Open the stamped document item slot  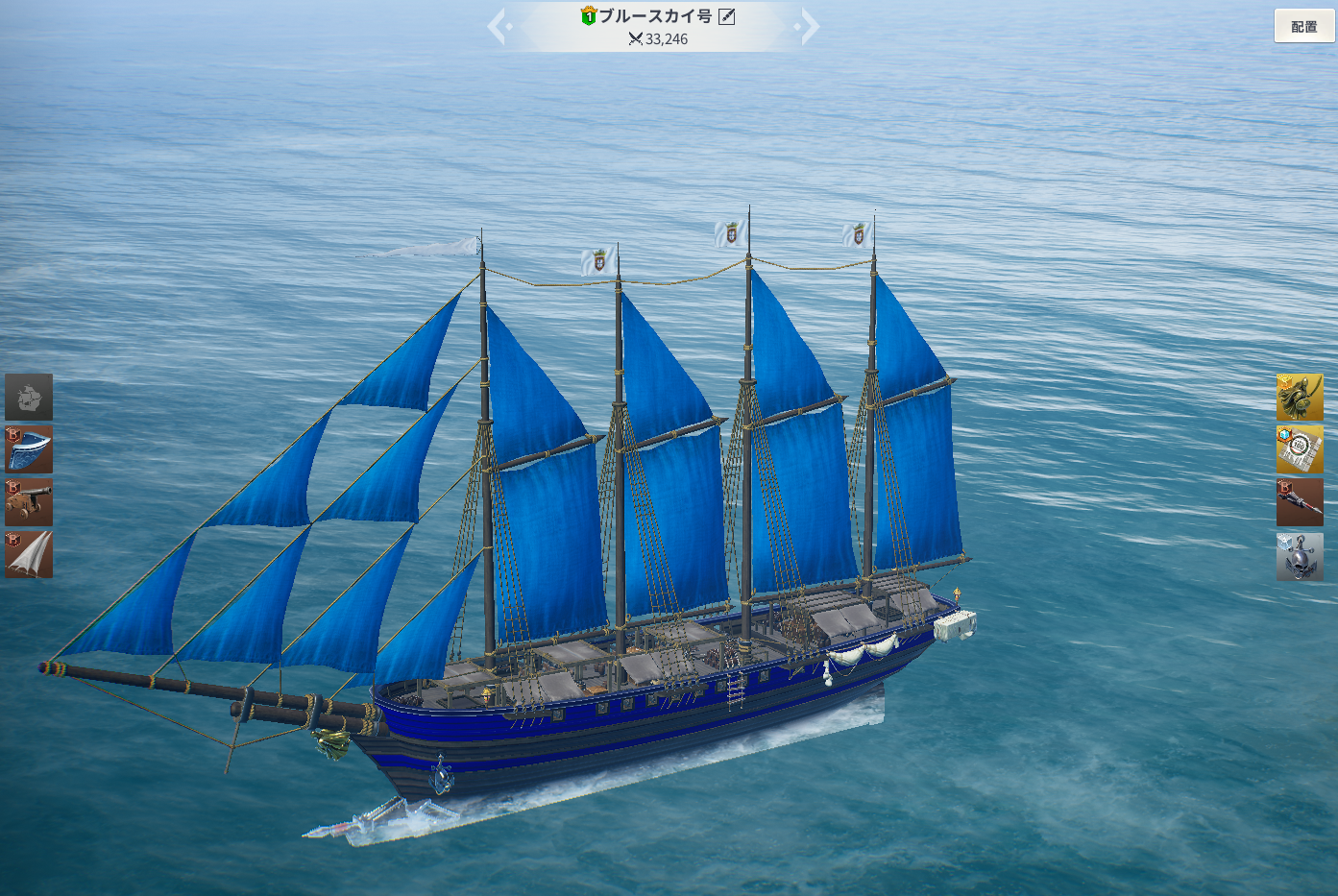(1300, 449)
